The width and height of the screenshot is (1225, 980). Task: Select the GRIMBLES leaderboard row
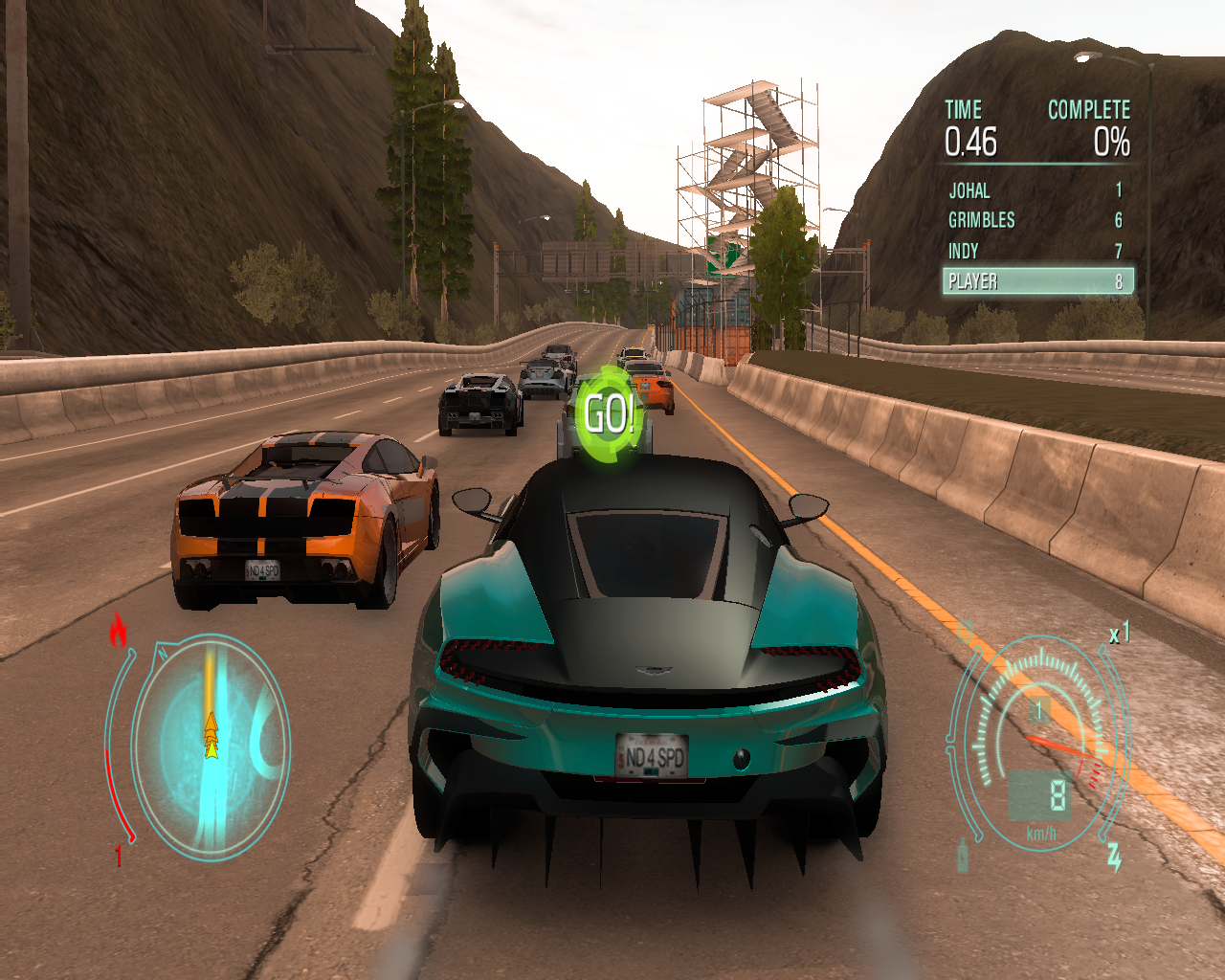click(x=1036, y=220)
